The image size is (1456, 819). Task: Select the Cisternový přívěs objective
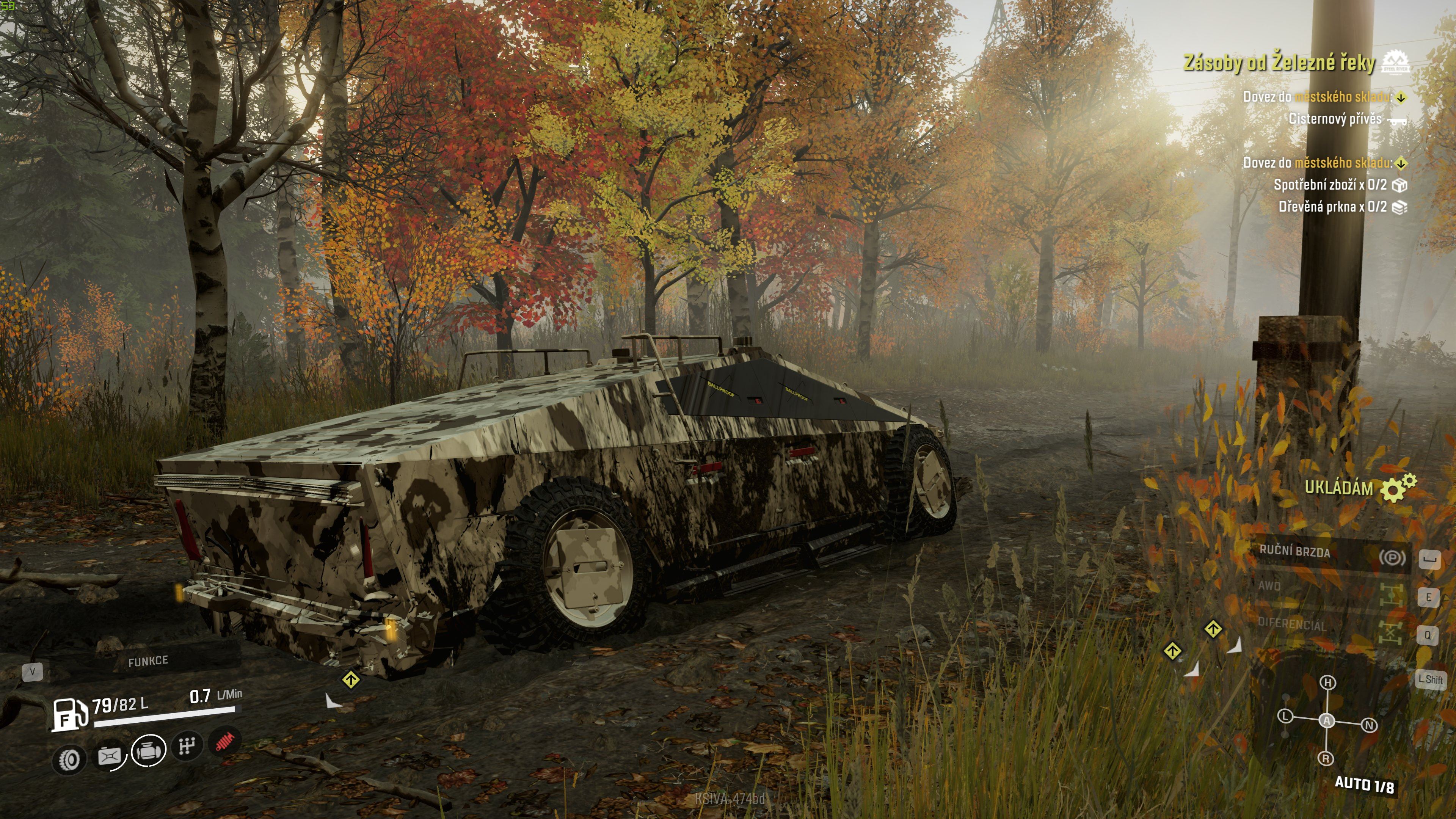tap(1335, 119)
